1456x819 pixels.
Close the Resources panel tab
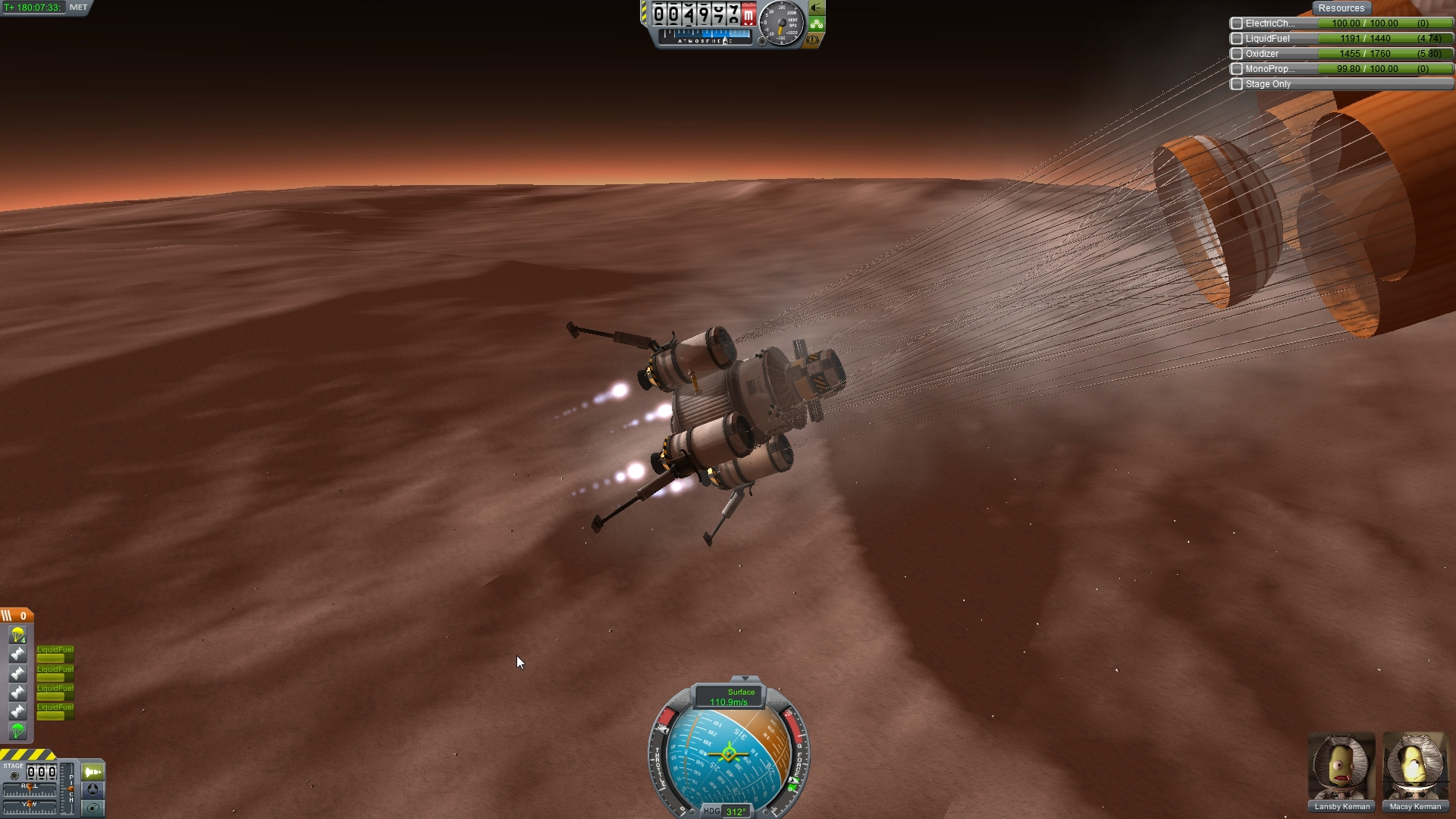click(x=1341, y=8)
